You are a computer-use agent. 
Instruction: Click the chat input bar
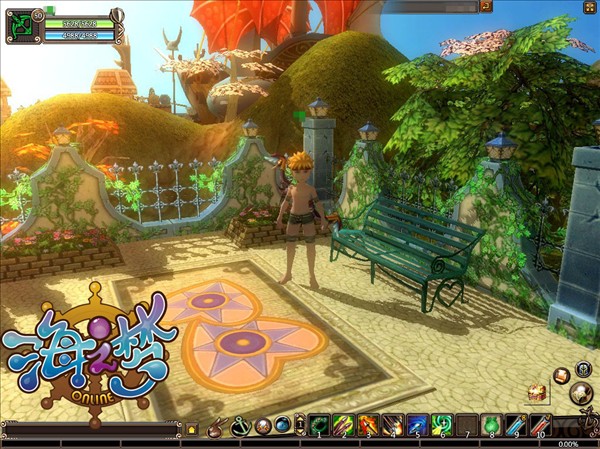[92, 428]
